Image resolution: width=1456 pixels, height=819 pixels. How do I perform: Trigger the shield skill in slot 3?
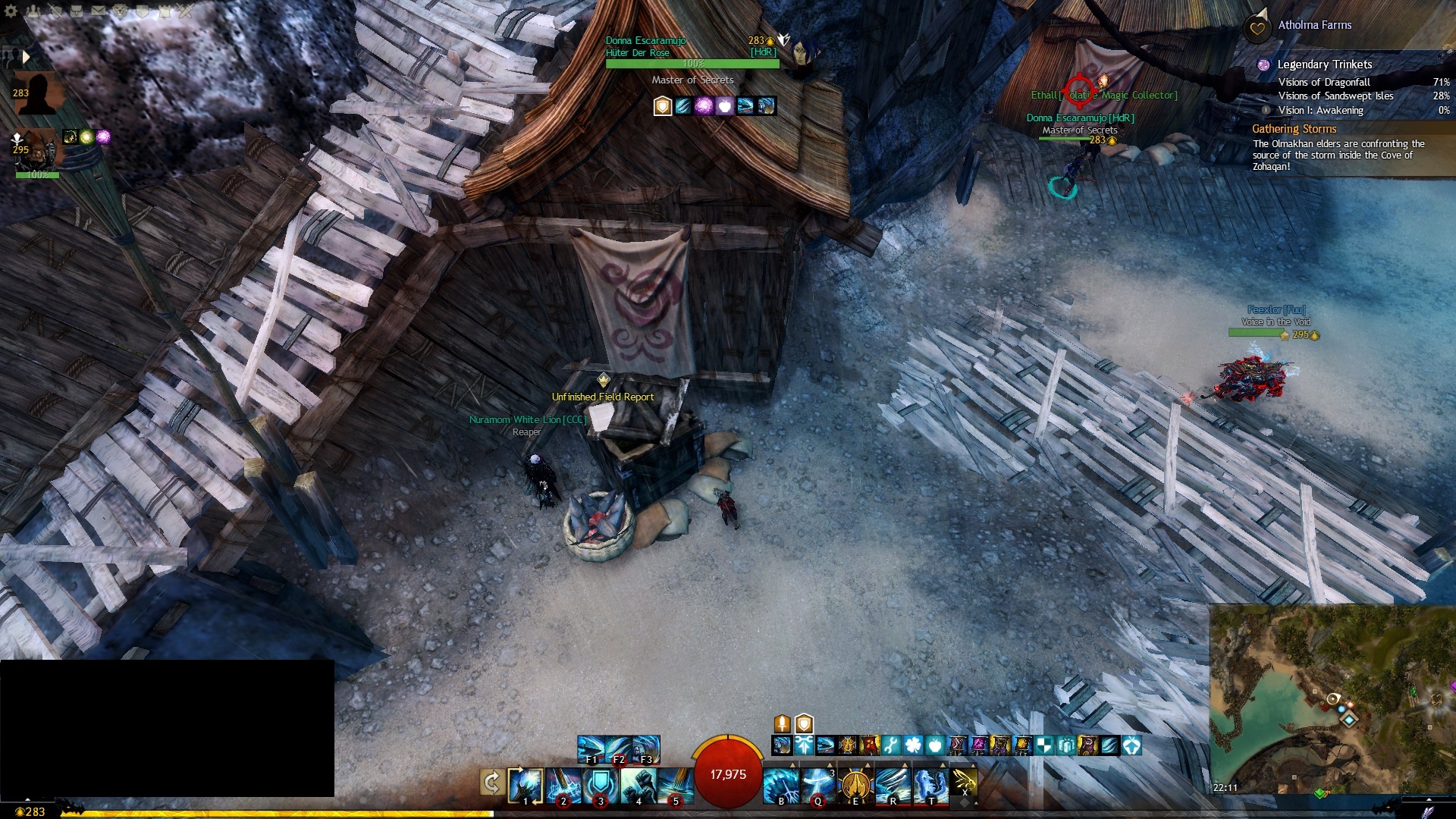point(601,785)
